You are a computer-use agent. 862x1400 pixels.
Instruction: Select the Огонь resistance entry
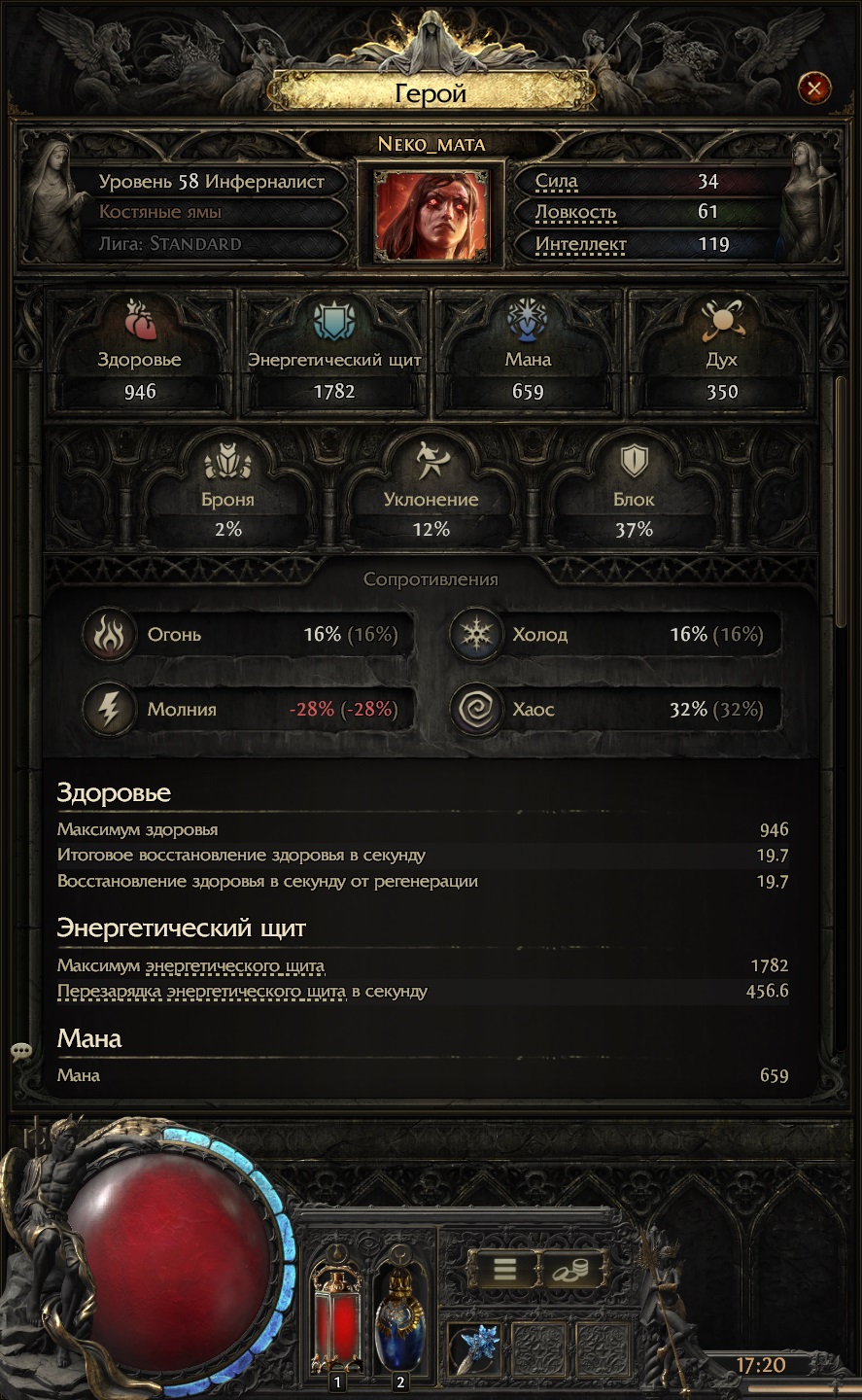(x=248, y=635)
